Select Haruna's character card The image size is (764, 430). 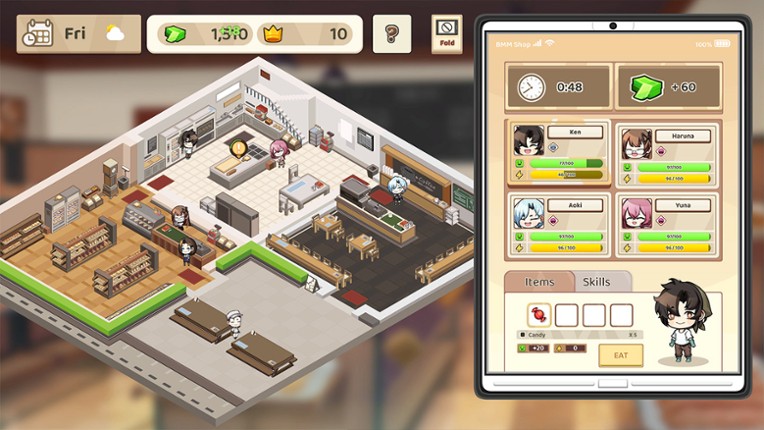click(x=668, y=153)
